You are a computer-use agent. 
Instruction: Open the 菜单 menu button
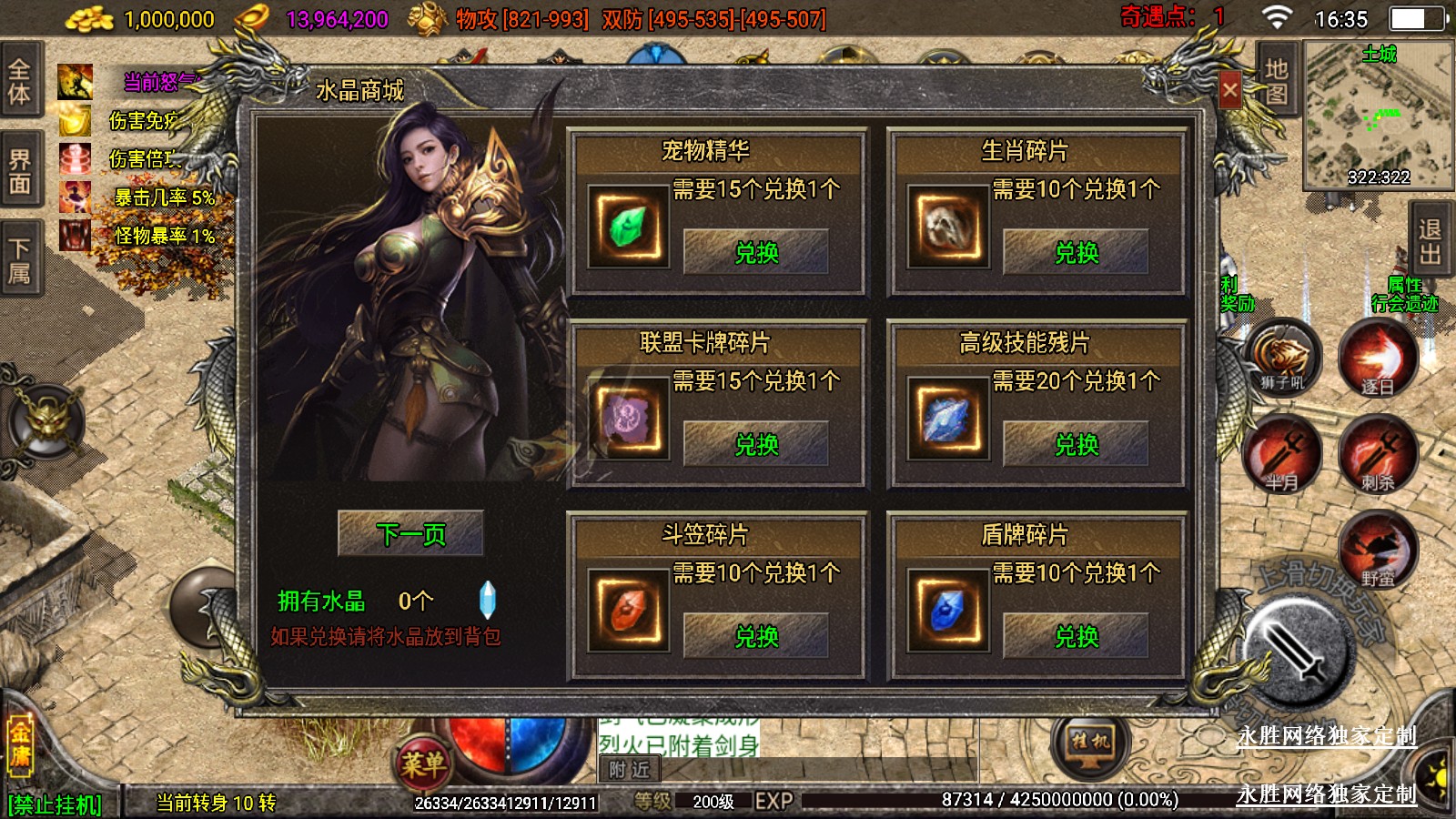423,763
